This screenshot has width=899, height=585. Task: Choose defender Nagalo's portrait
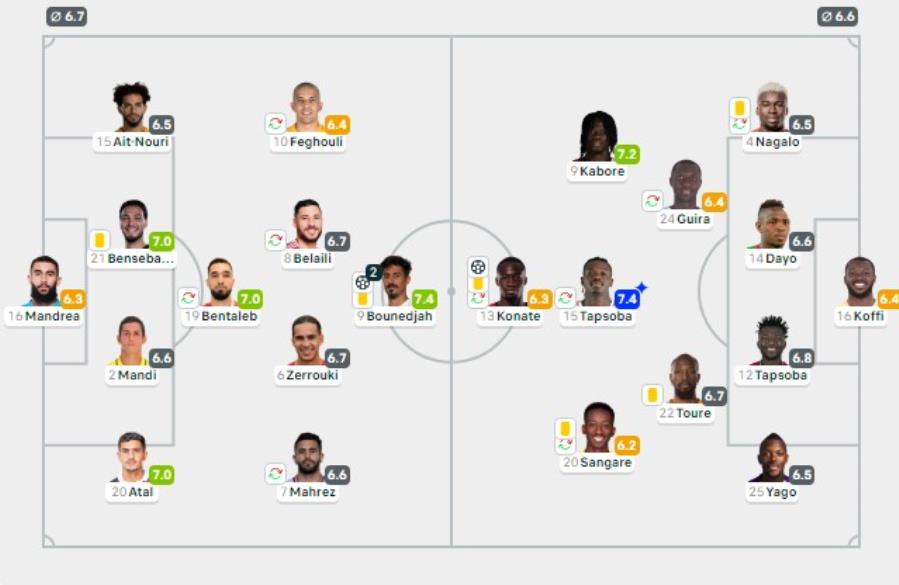pyautogui.click(x=771, y=109)
